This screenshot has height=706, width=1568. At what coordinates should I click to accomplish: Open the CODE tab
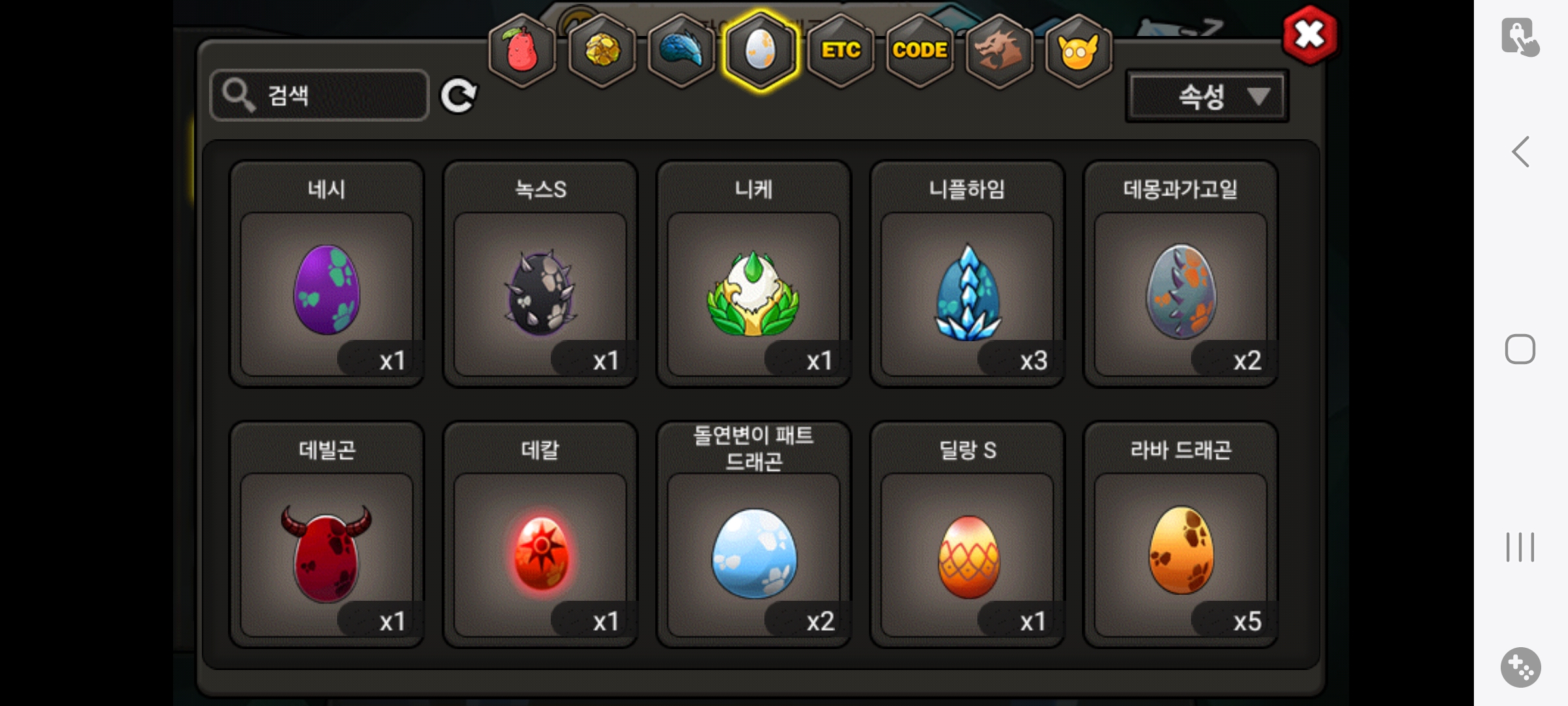pos(920,51)
